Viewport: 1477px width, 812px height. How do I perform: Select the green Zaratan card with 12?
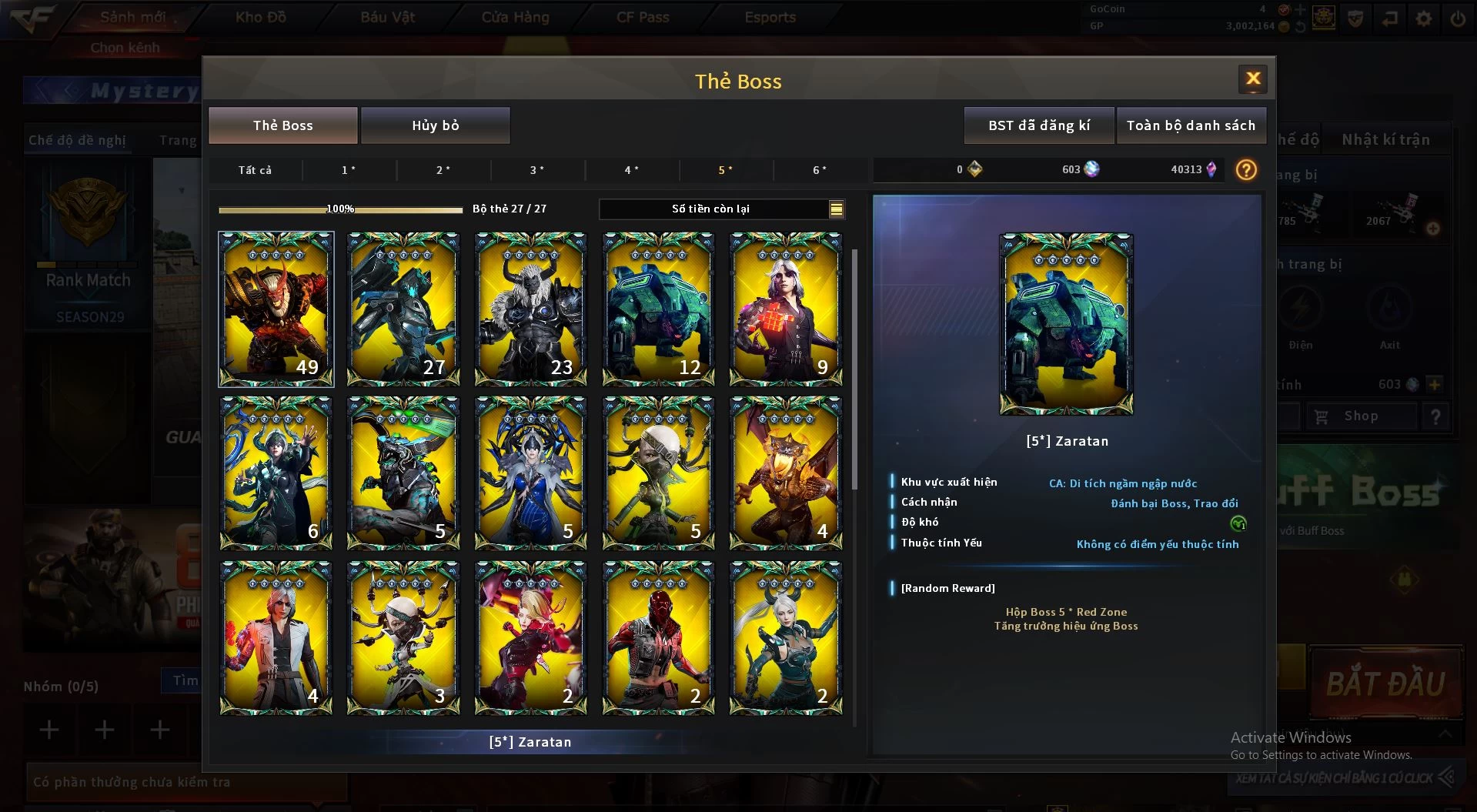point(658,309)
